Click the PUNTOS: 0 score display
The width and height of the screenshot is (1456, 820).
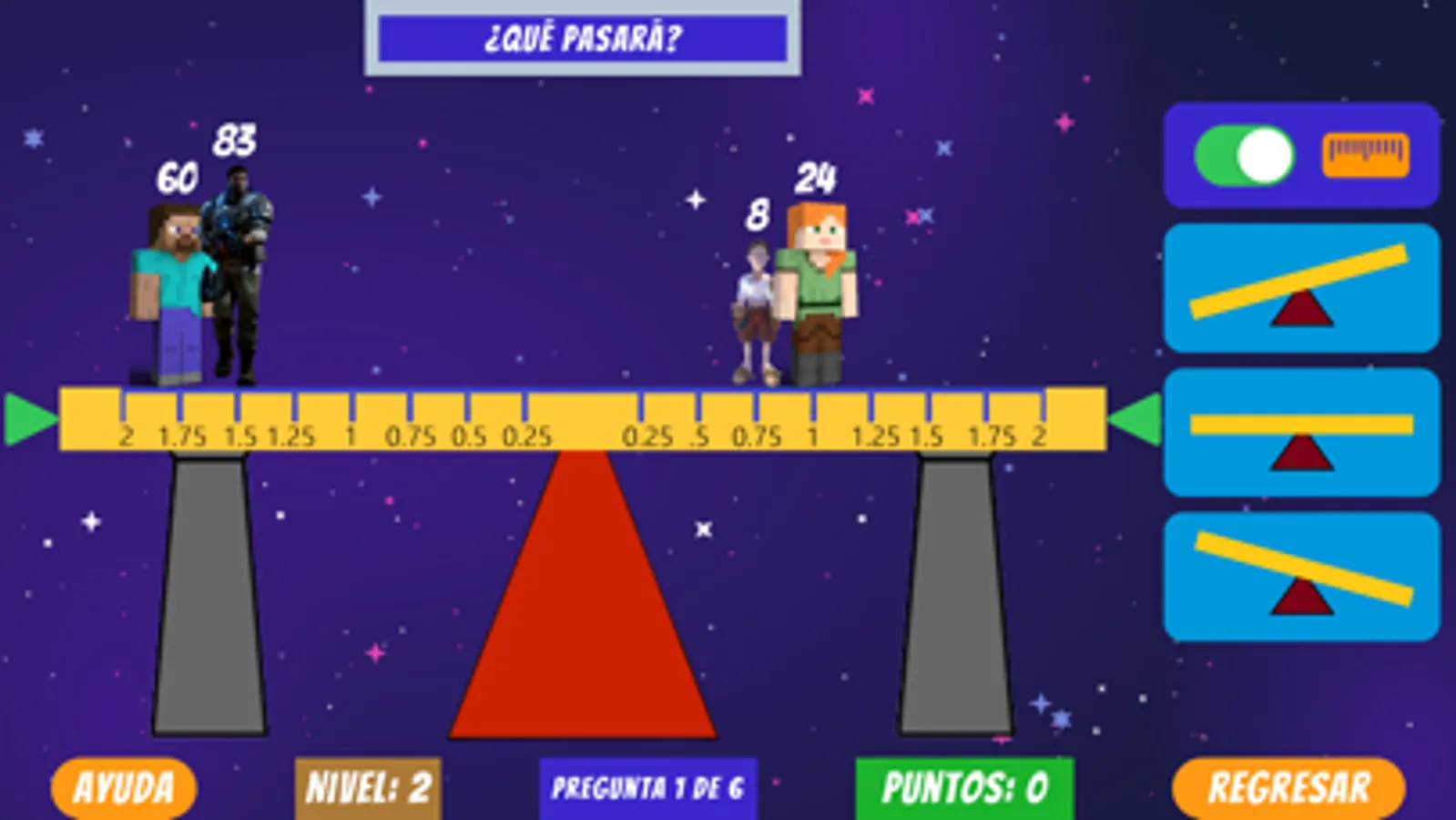click(967, 784)
